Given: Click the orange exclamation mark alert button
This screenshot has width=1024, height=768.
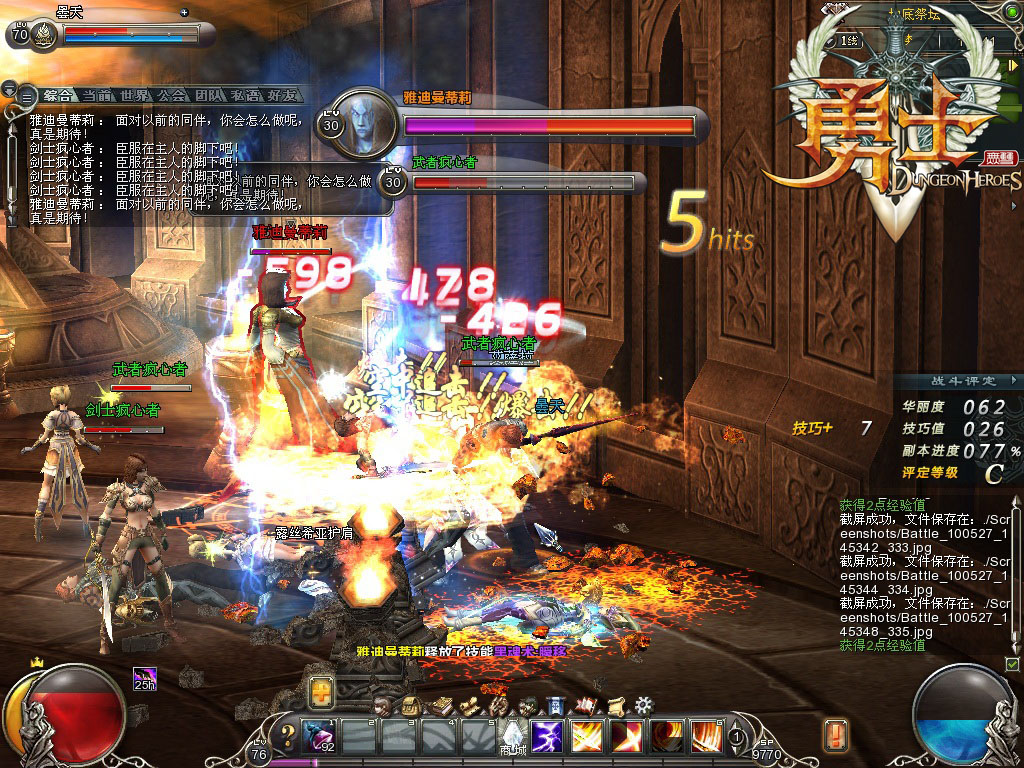Looking at the screenshot, I should point(836,734).
